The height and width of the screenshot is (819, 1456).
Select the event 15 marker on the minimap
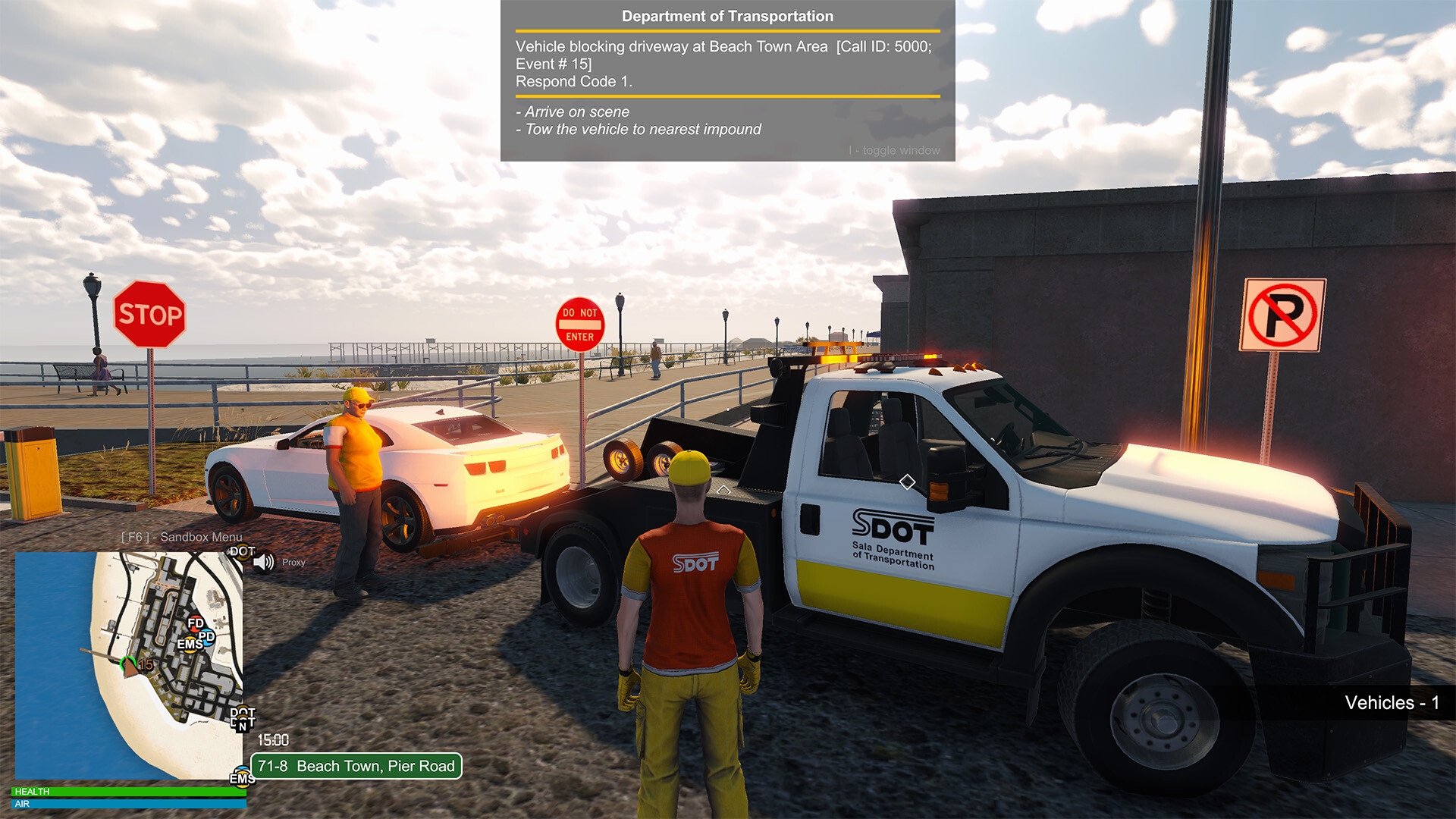pos(144,665)
